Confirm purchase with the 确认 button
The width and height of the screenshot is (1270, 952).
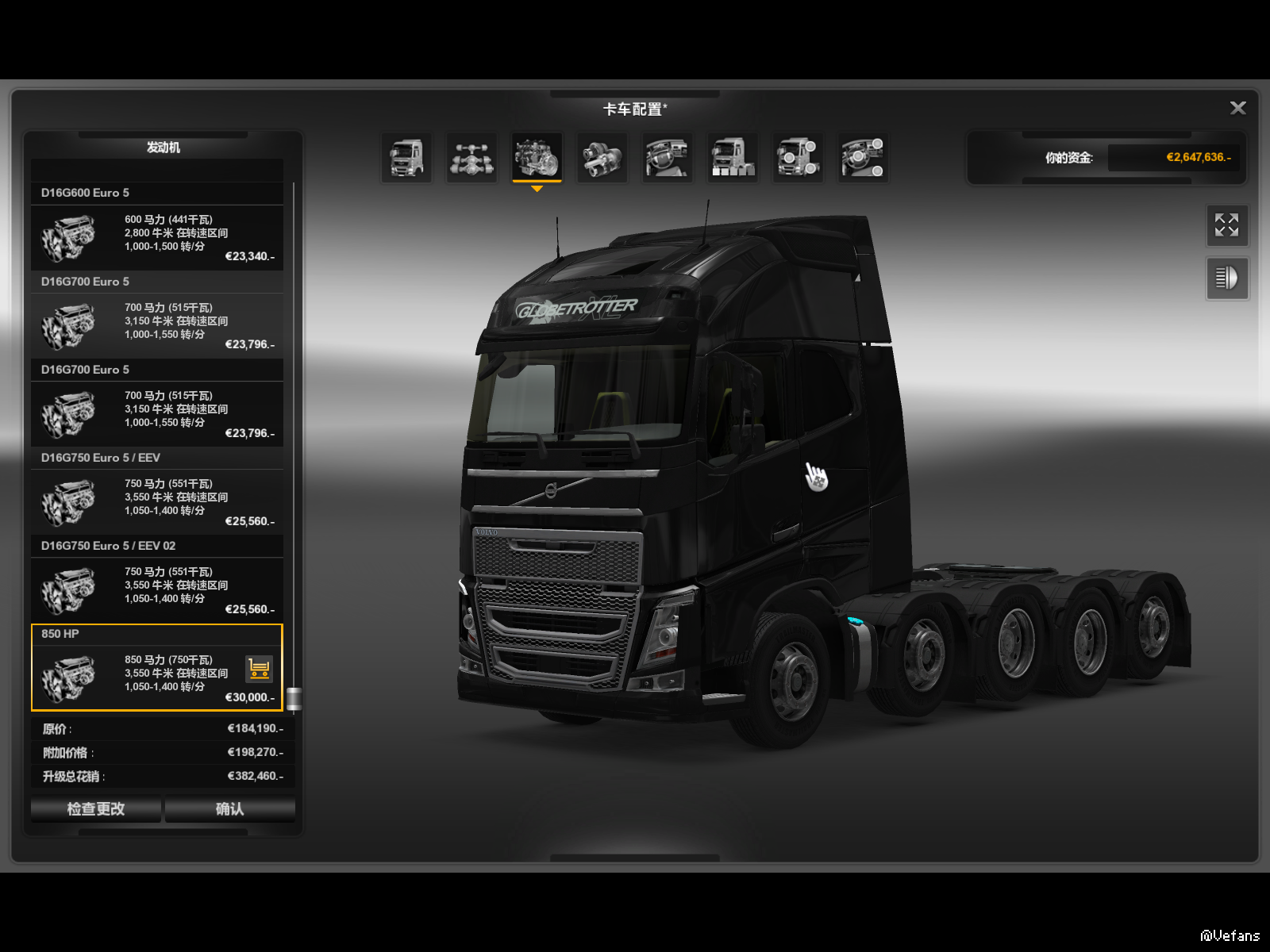click(x=230, y=808)
